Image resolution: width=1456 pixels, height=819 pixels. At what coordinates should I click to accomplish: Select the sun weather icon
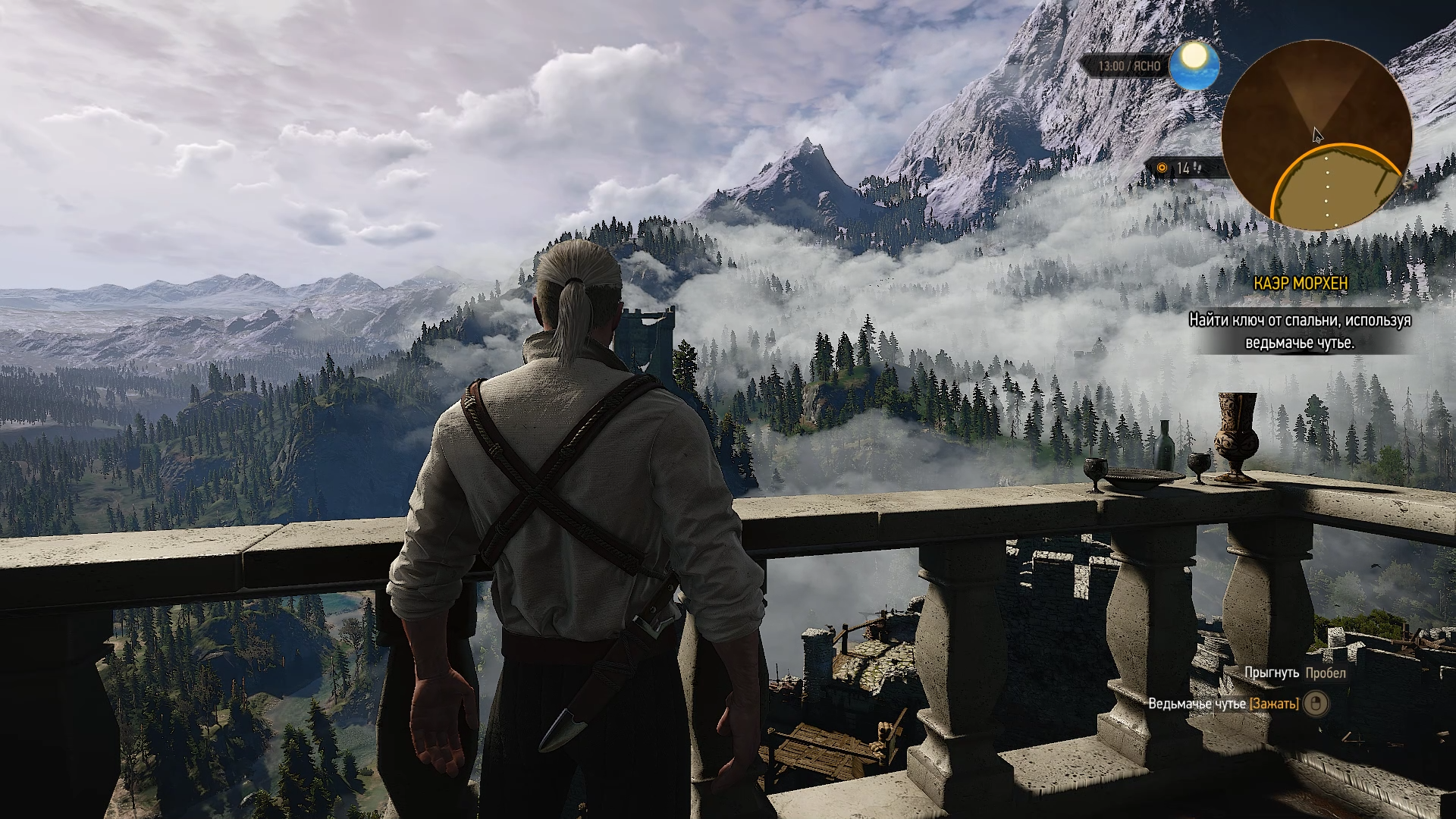(1194, 64)
